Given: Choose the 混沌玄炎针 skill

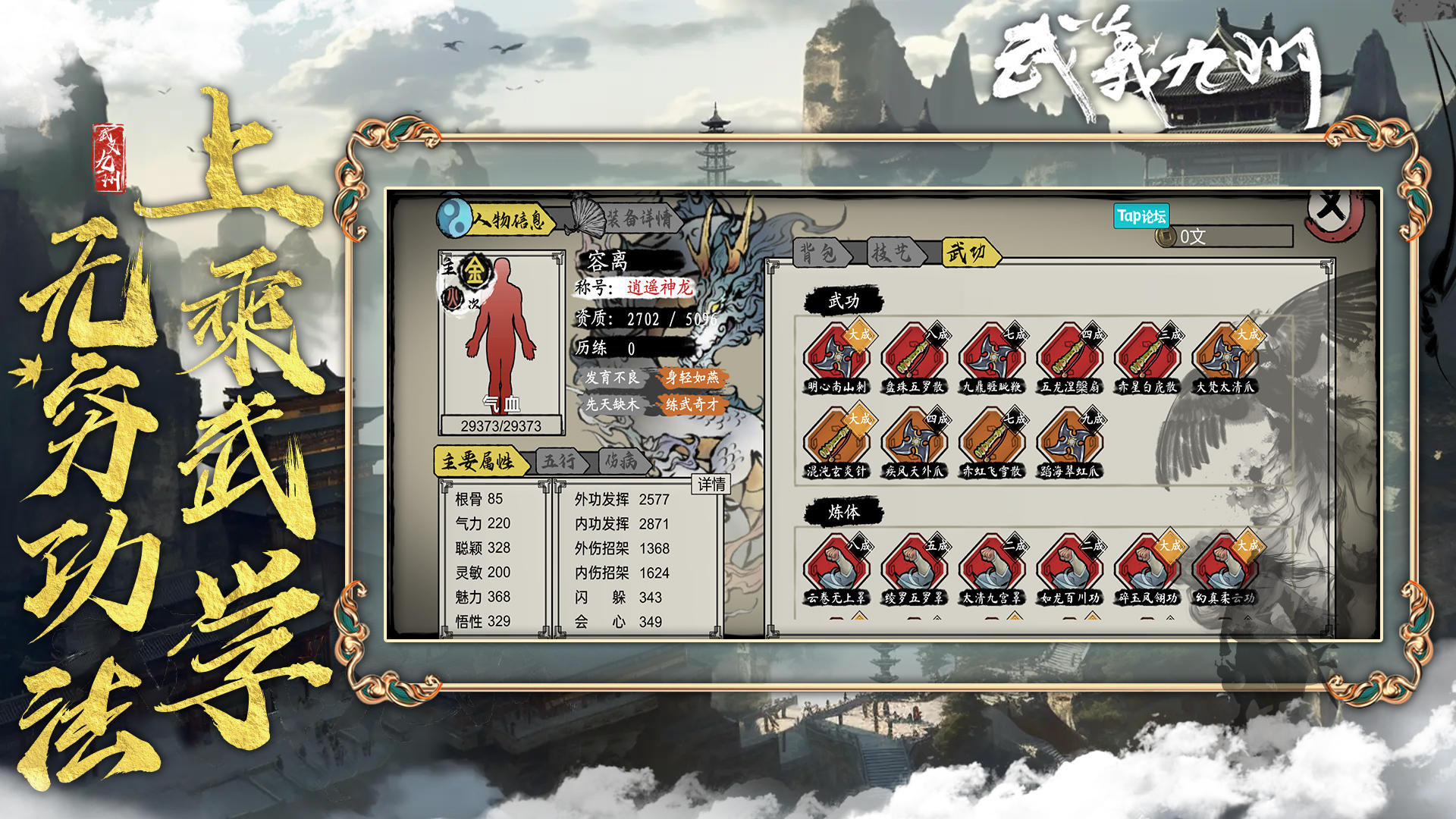Looking at the screenshot, I should click(x=836, y=441).
